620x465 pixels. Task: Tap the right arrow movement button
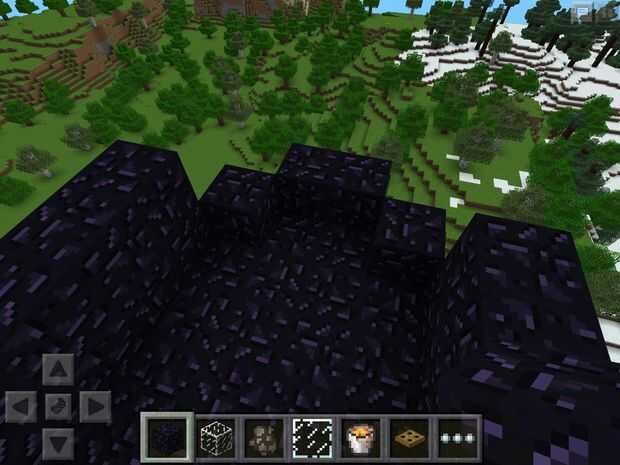[x=95, y=407]
